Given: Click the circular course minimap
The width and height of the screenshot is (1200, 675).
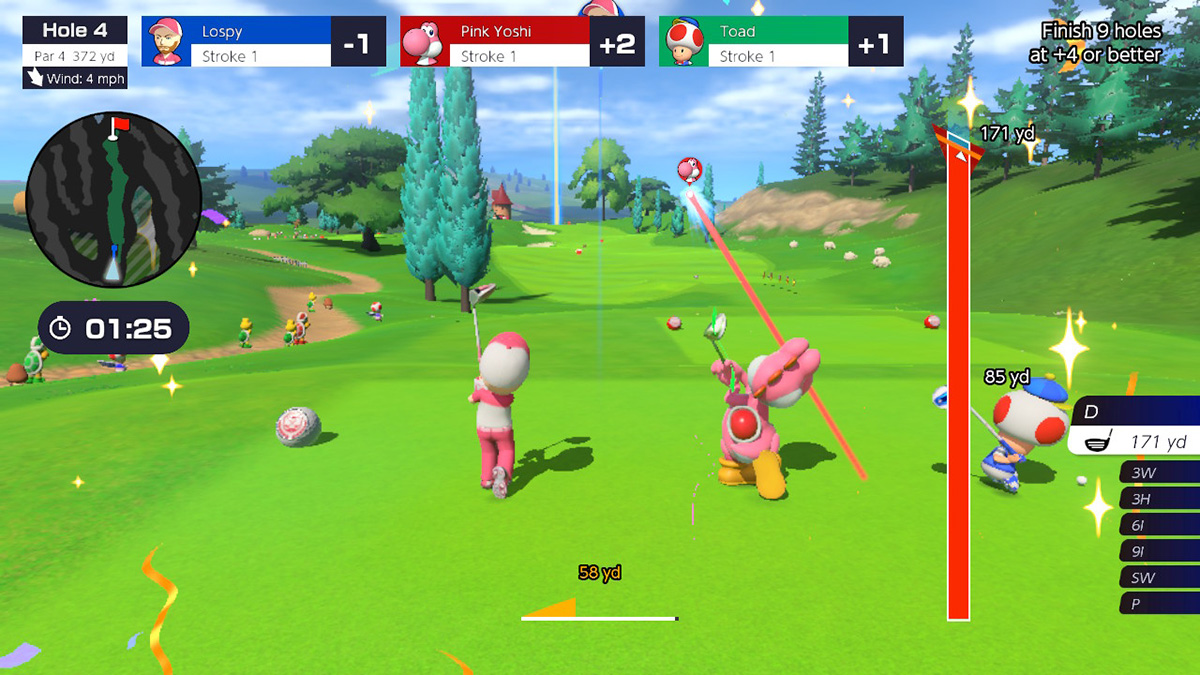Looking at the screenshot, I should tap(105, 200).
